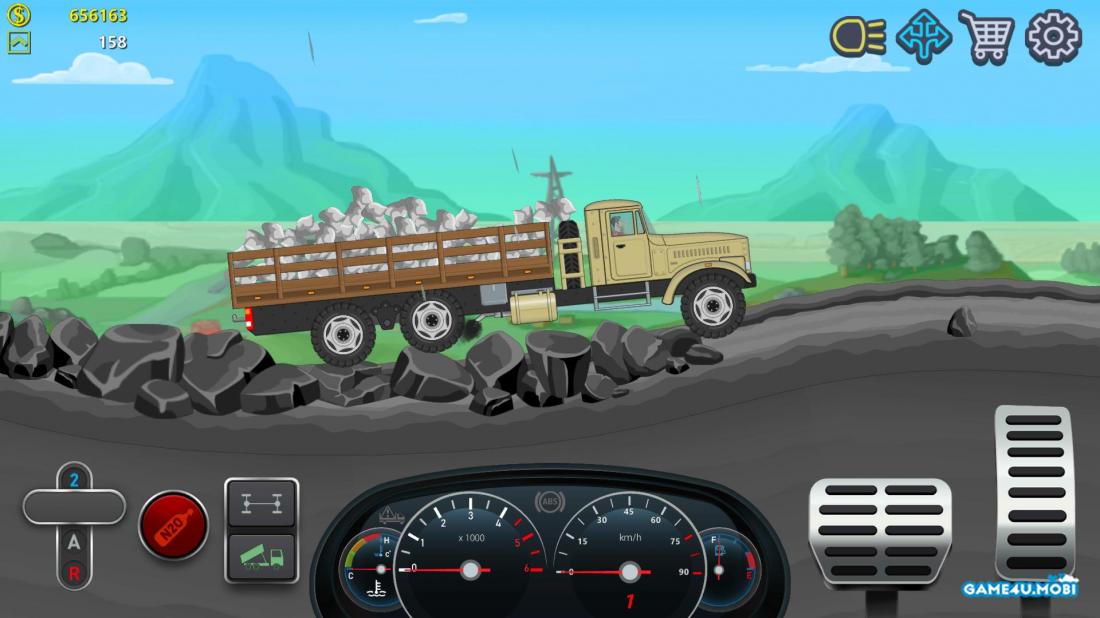Screen dimensions: 1100x618
Task: Step on the brake pedal
Action: pyautogui.click(x=880, y=531)
